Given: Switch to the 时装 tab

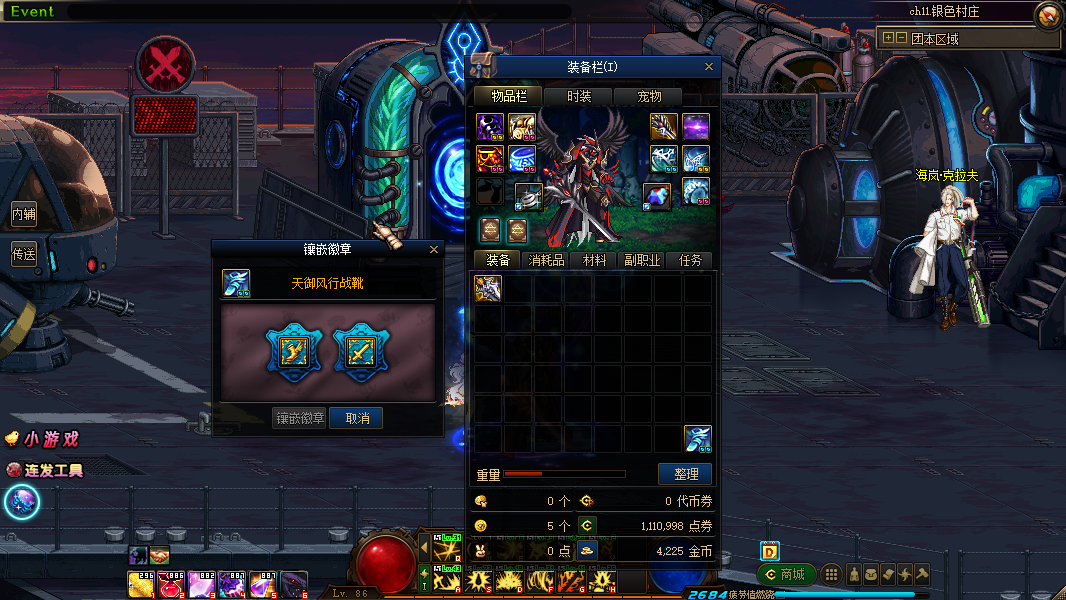Looking at the screenshot, I should click(x=579, y=96).
